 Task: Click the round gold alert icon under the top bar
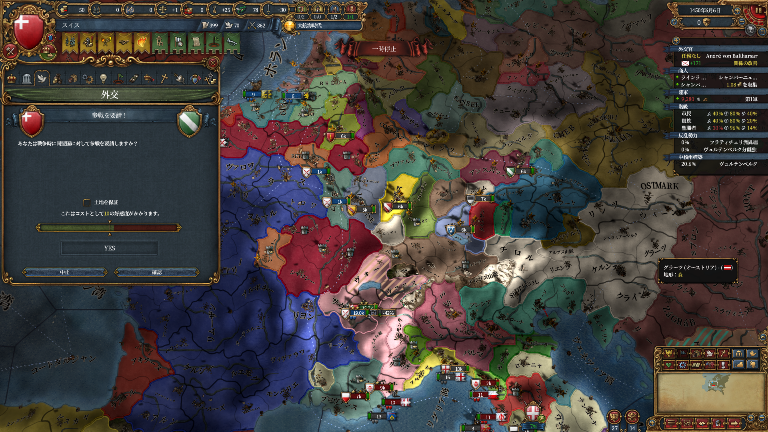click(x=290, y=26)
